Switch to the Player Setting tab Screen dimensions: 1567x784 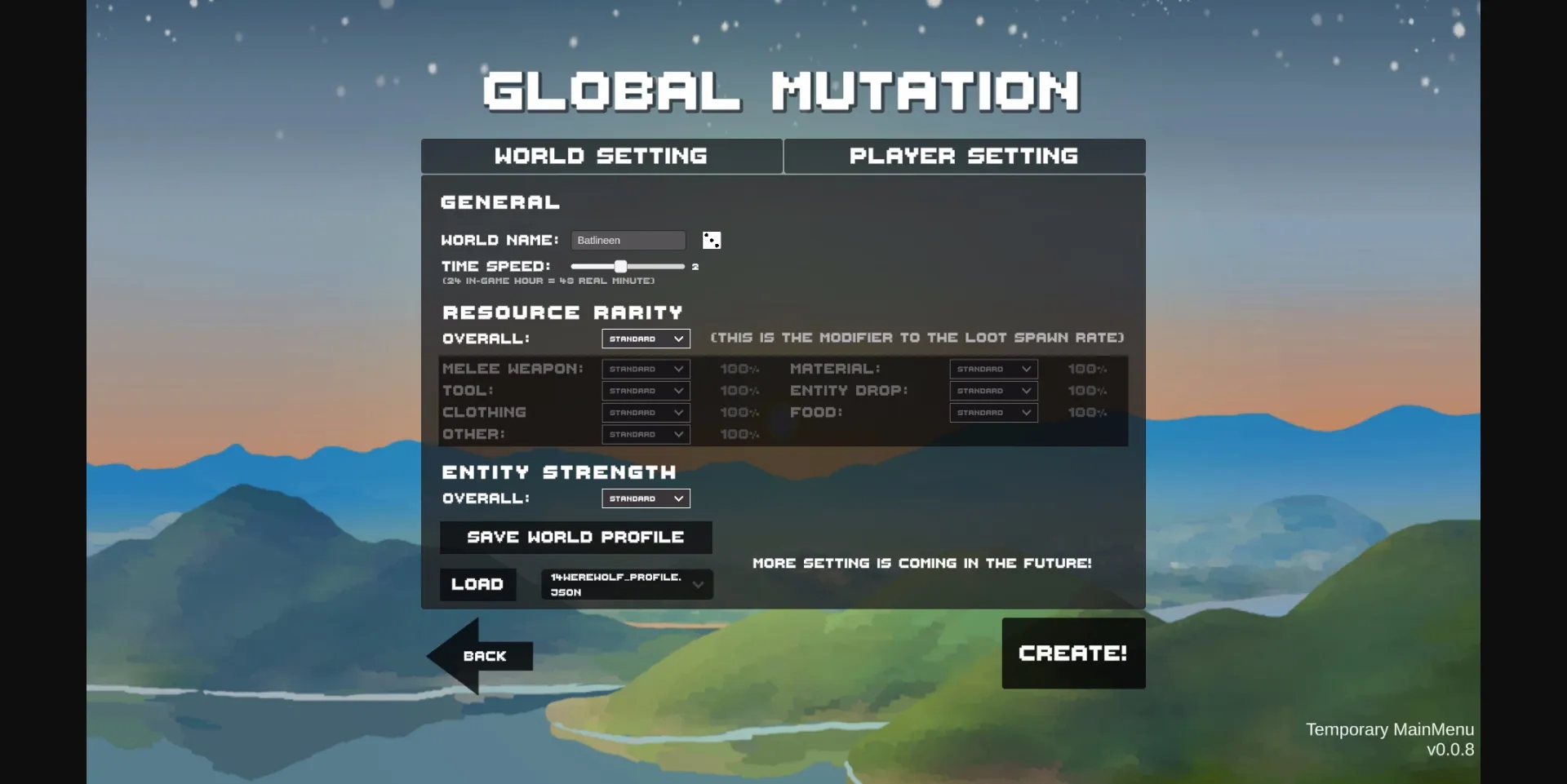click(x=964, y=156)
